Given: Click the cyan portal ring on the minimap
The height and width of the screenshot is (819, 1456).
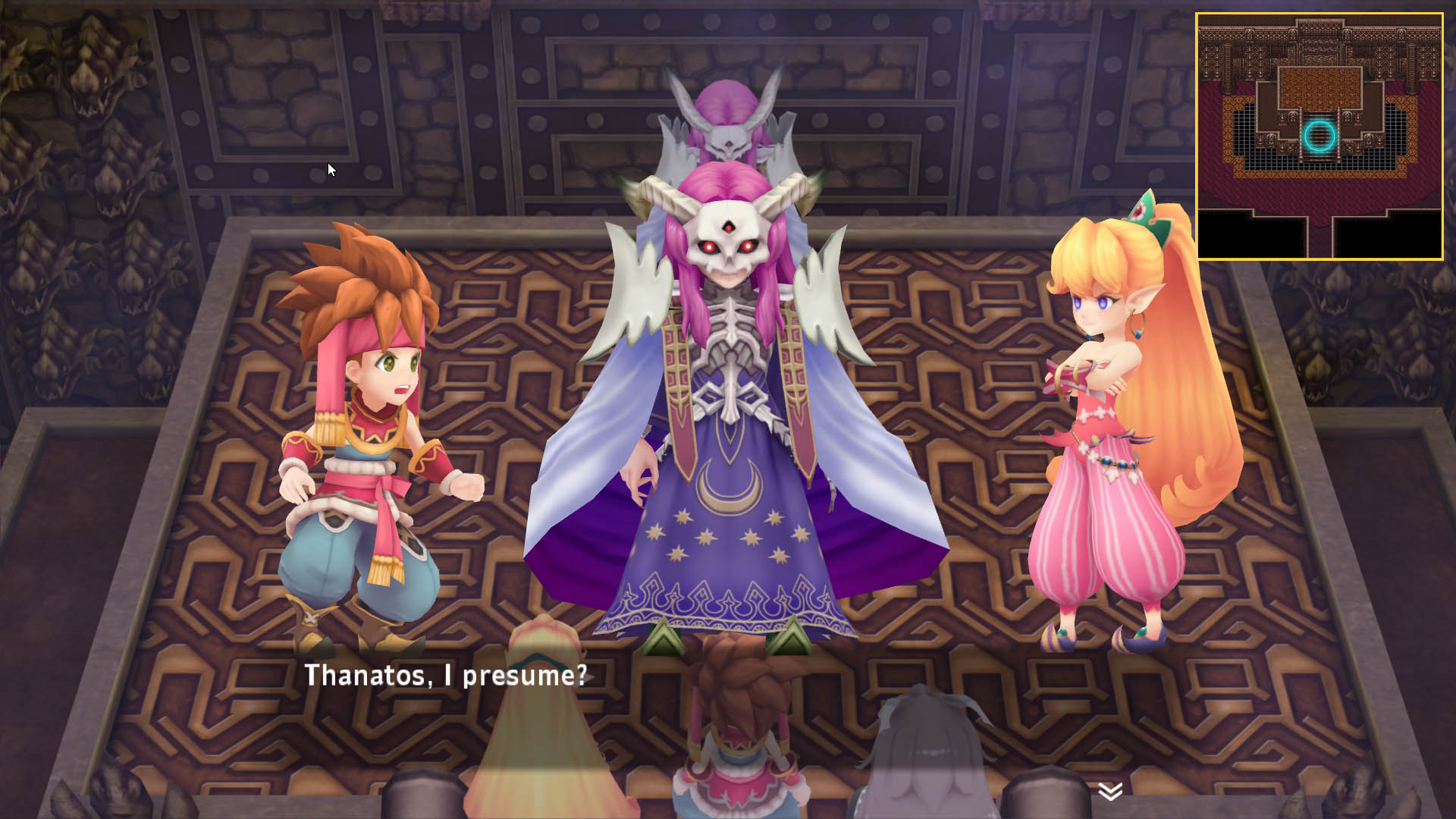Looking at the screenshot, I should [x=1319, y=135].
